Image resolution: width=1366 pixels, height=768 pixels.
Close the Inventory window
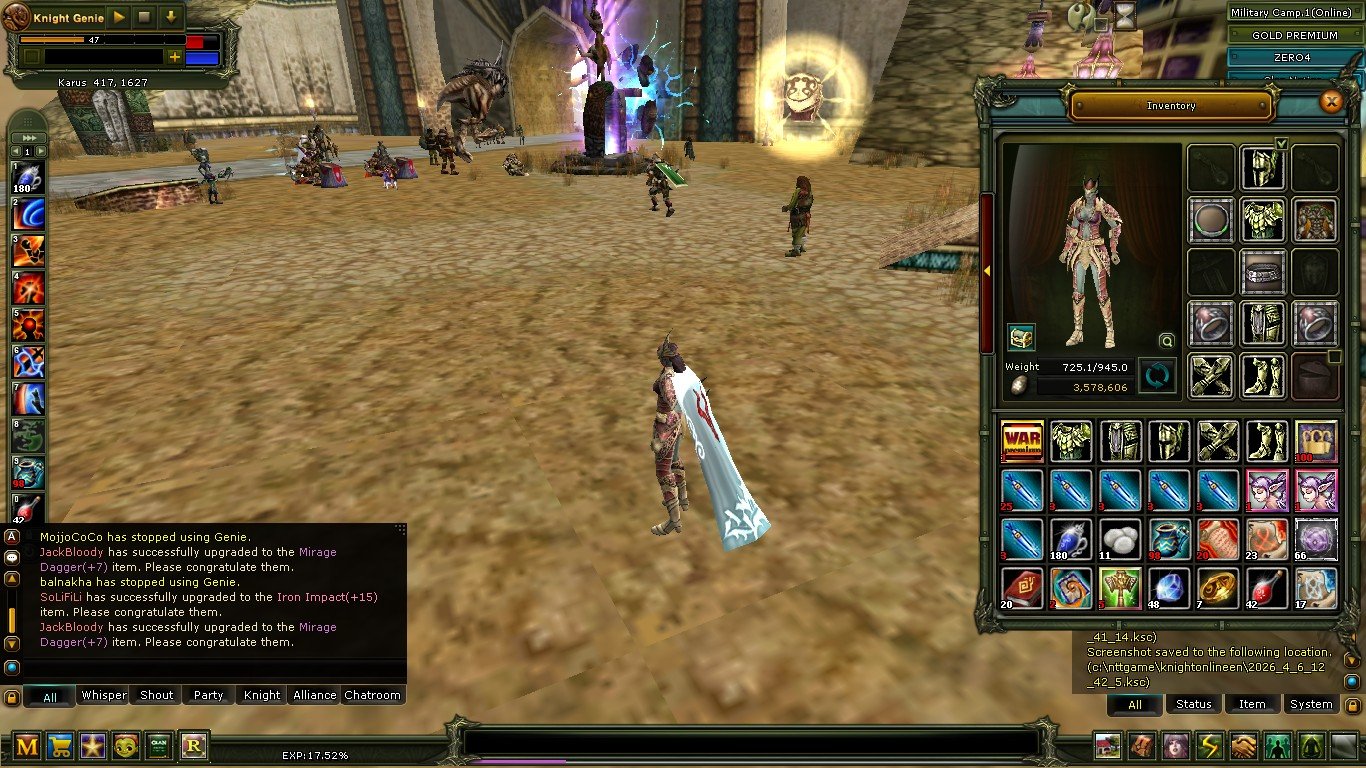coord(1330,101)
